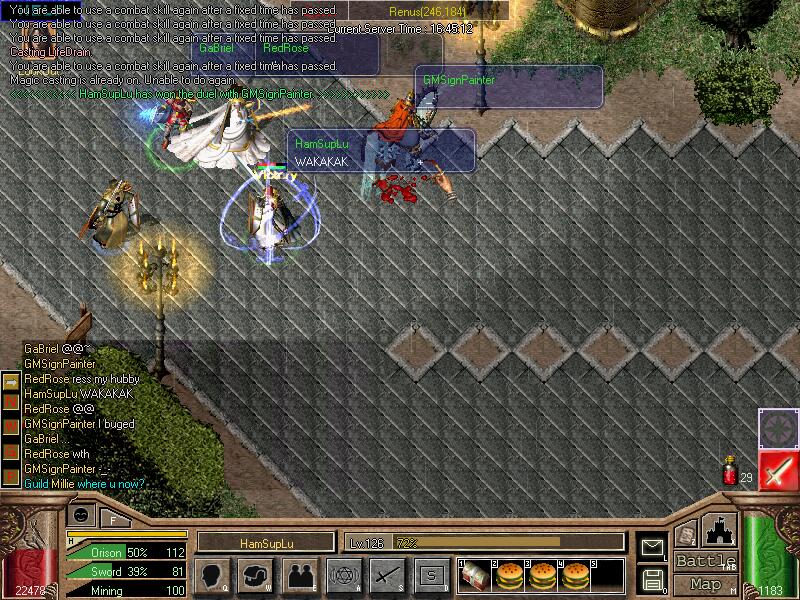800x600 pixels.
Task: Click the square S button
Action: pos(431,574)
